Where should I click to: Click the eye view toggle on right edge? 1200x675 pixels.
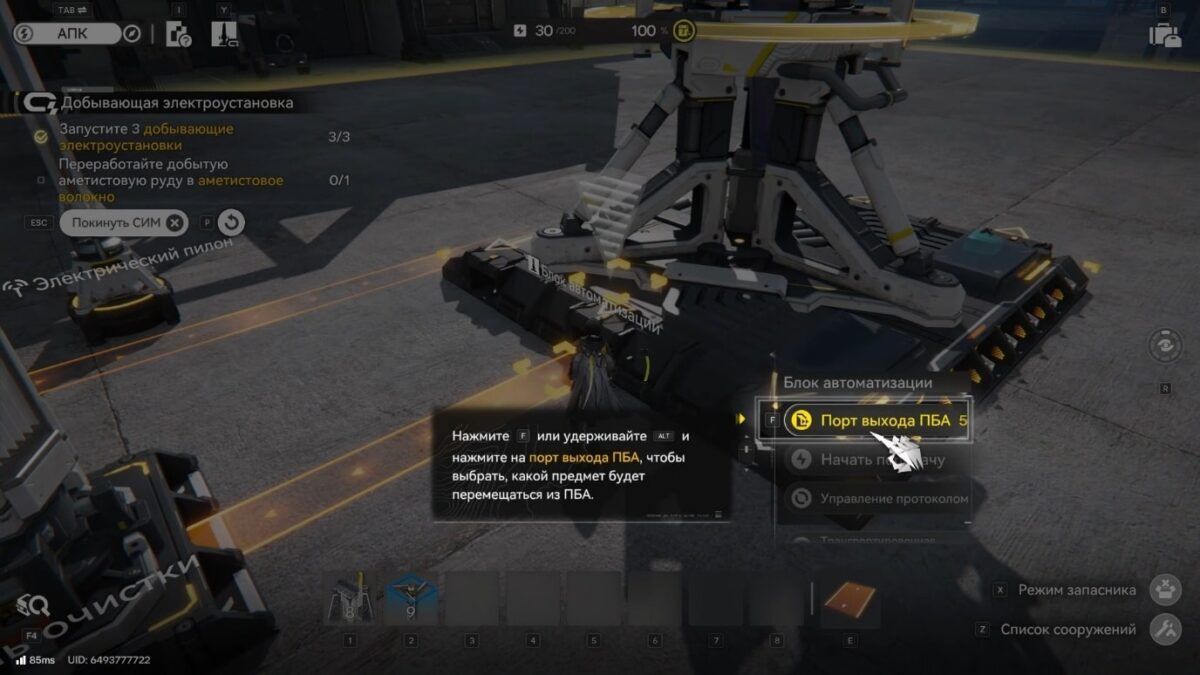click(1166, 346)
